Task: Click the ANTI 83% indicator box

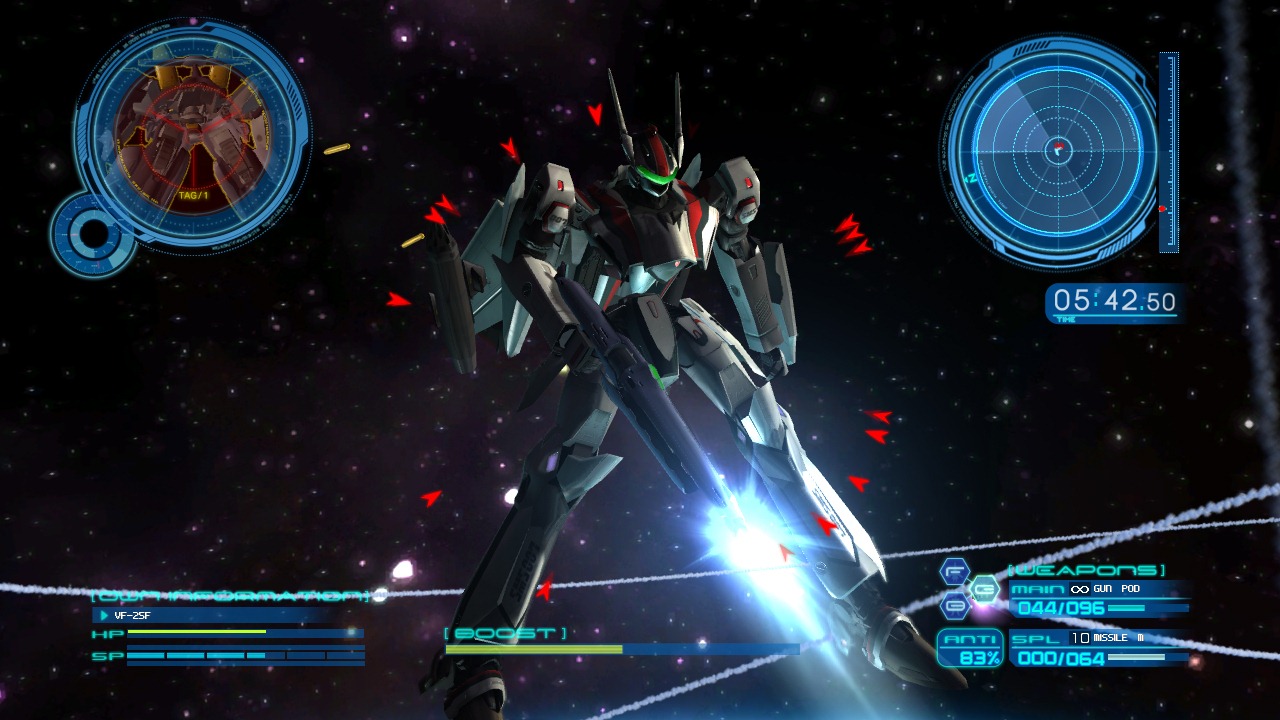Action: 970,648
